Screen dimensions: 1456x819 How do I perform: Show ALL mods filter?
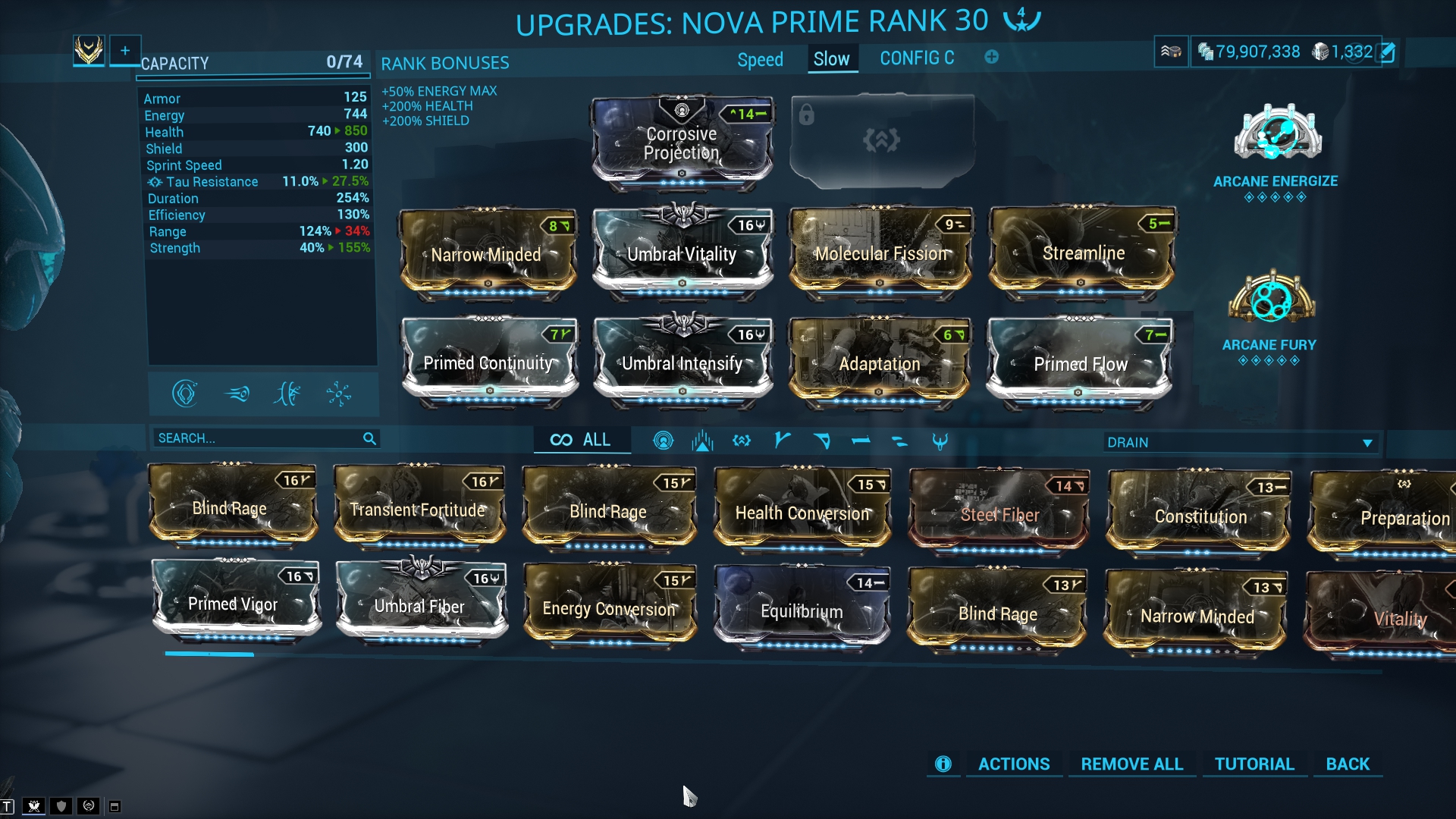point(582,440)
